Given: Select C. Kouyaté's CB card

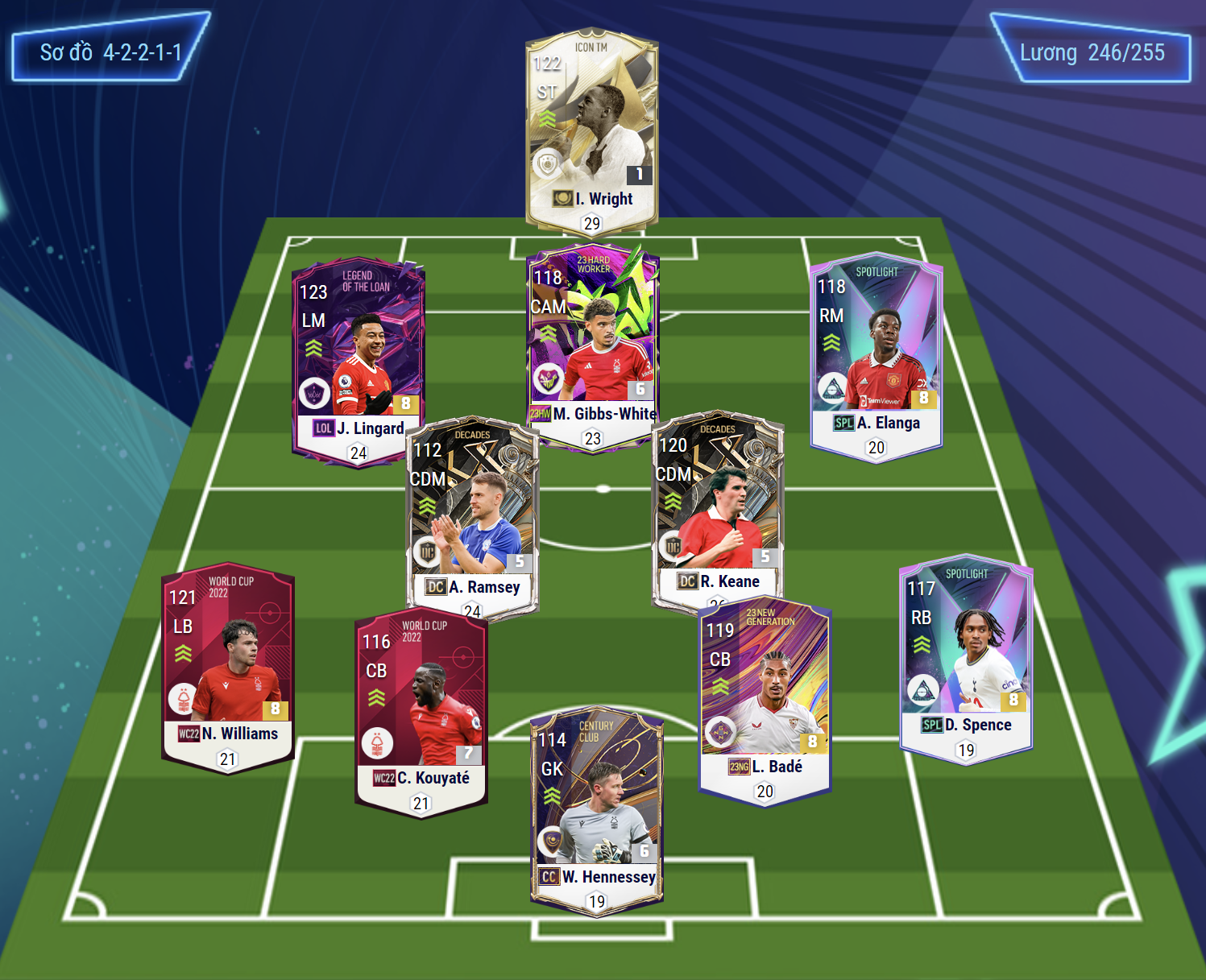Looking at the screenshot, I should (421, 709).
